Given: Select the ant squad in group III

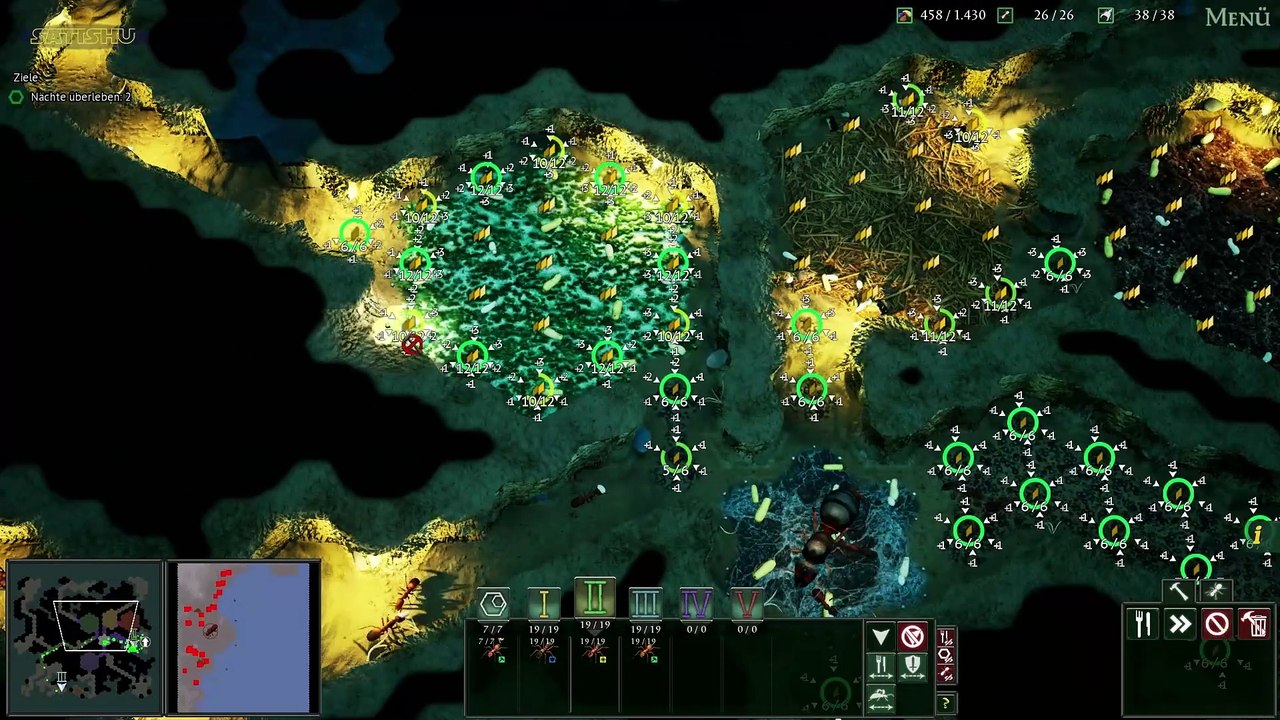Looking at the screenshot, I should click(645, 652).
